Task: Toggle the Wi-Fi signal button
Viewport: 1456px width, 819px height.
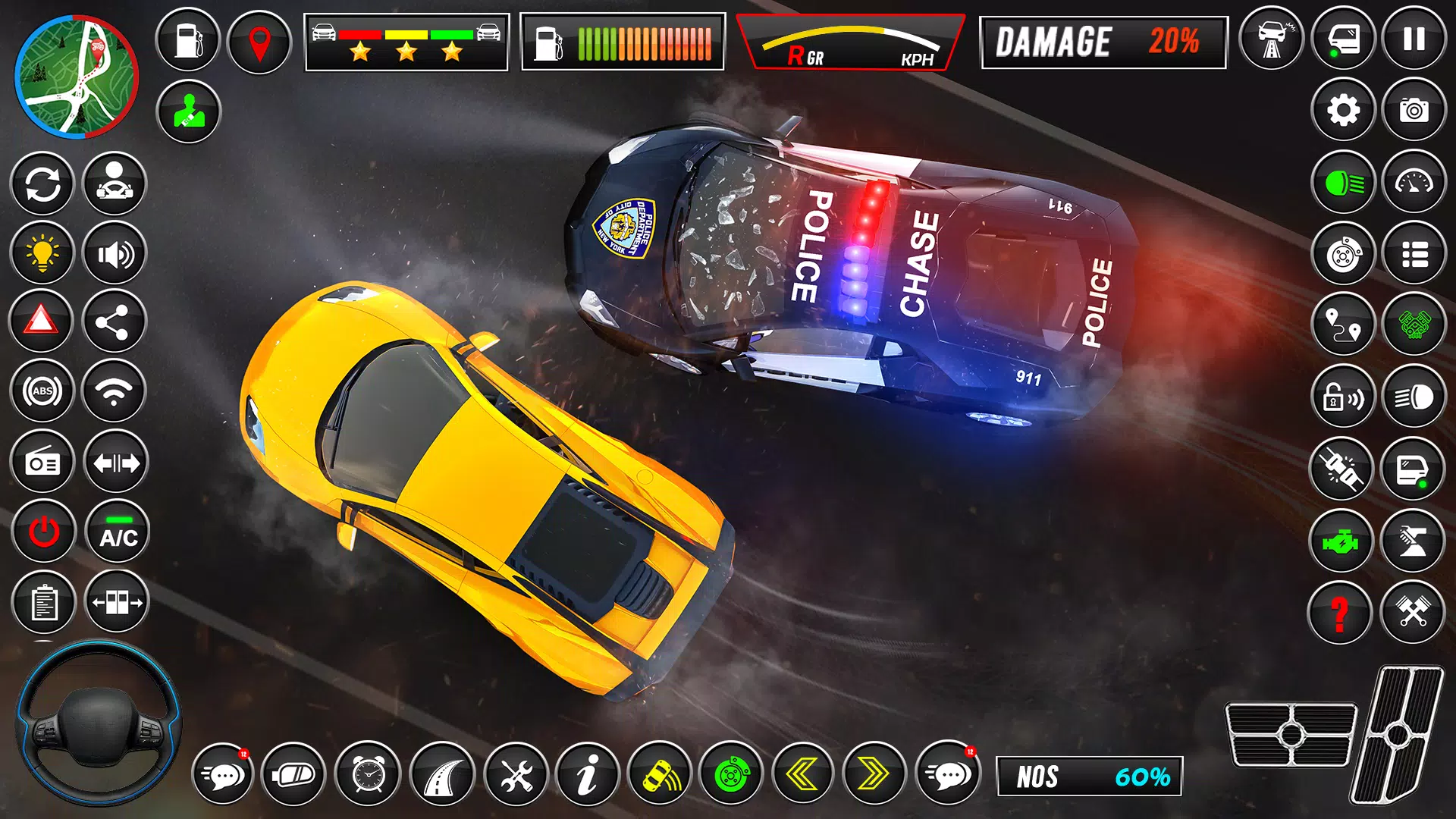Action: coord(114,391)
